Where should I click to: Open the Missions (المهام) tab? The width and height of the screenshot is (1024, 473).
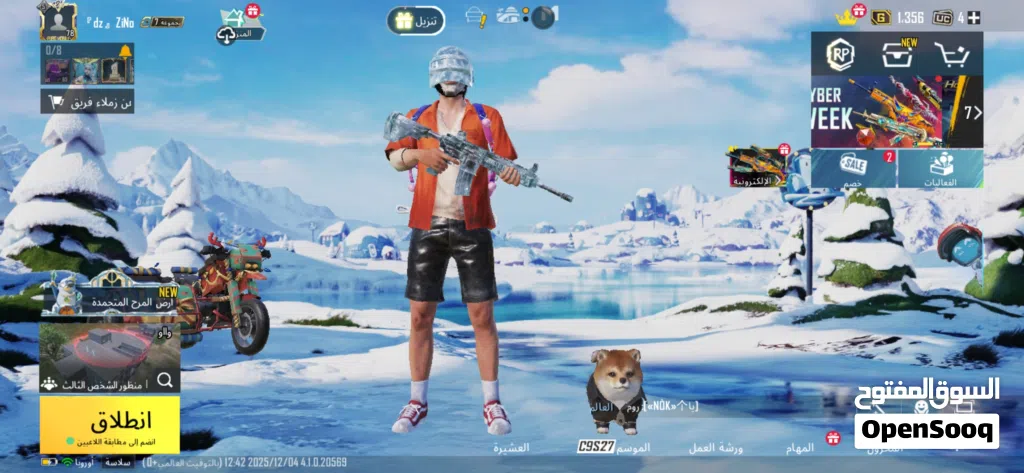pos(799,446)
